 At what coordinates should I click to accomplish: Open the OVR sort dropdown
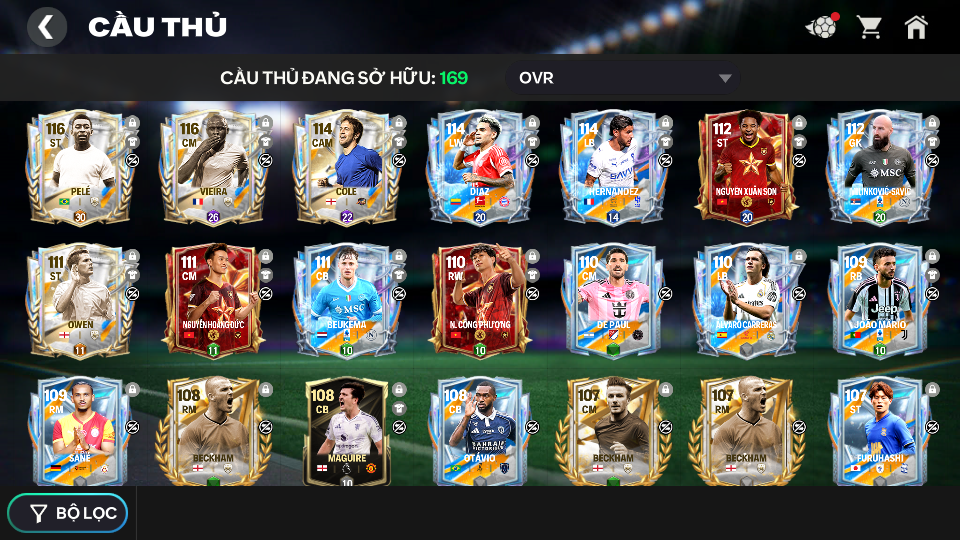point(625,78)
